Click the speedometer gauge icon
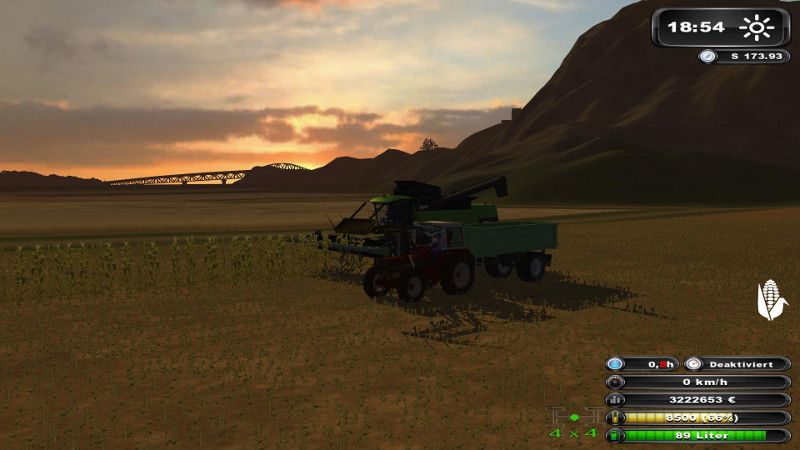This screenshot has height=450, width=800. [616, 382]
